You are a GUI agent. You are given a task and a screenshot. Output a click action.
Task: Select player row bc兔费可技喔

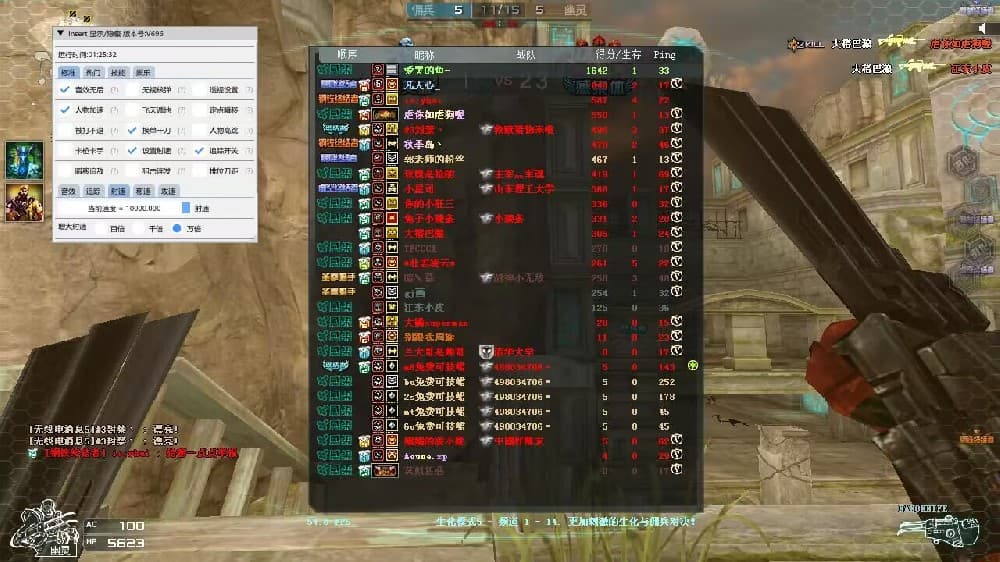point(430,381)
